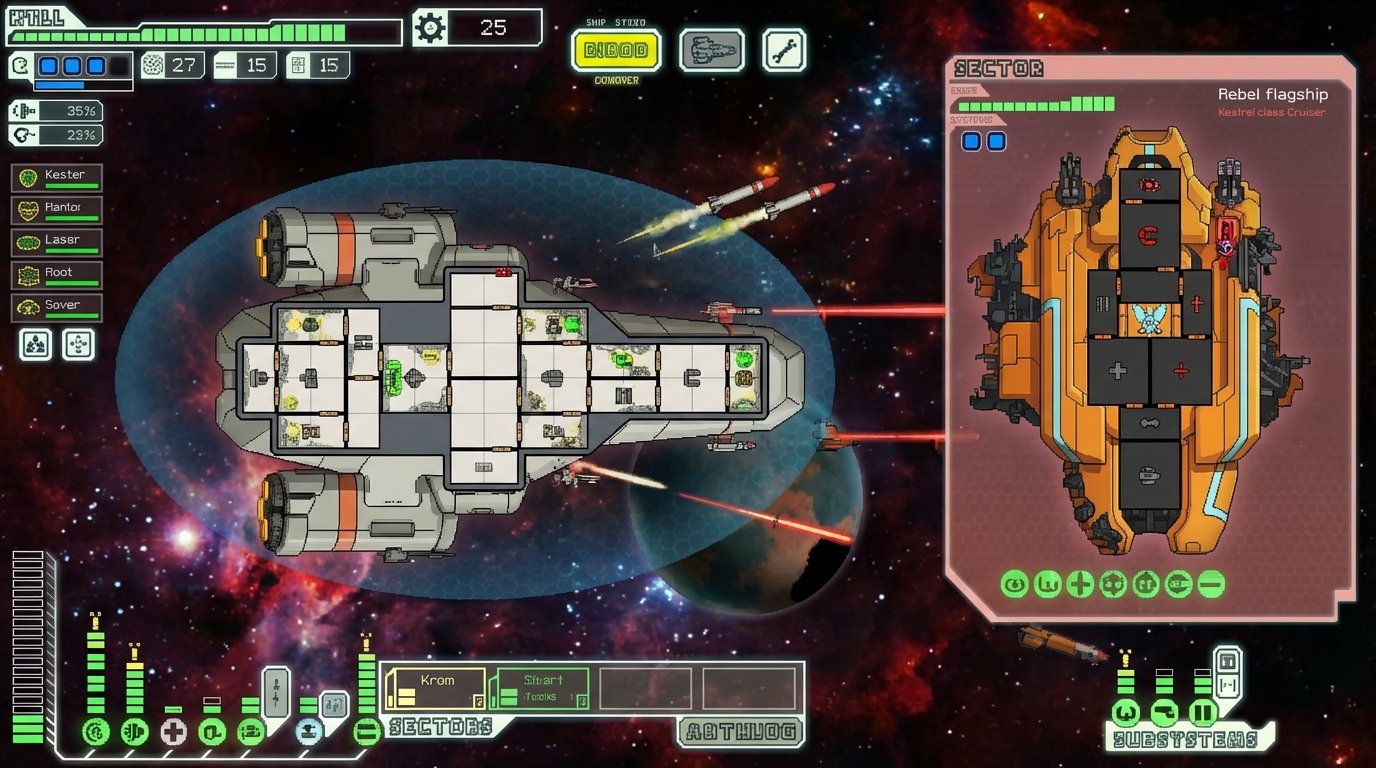The image size is (1376, 768).
Task: Click the blue Drone Control system icon
Action: pyautogui.click(x=310, y=731)
